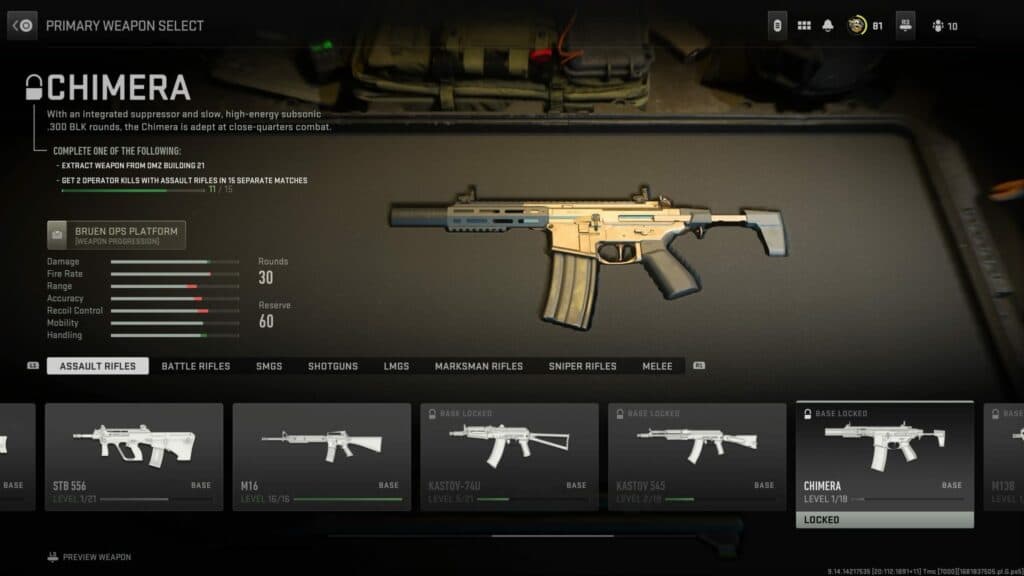This screenshot has width=1024, height=576.
Task: View the Marksman Rifles category
Action: pos(479,366)
